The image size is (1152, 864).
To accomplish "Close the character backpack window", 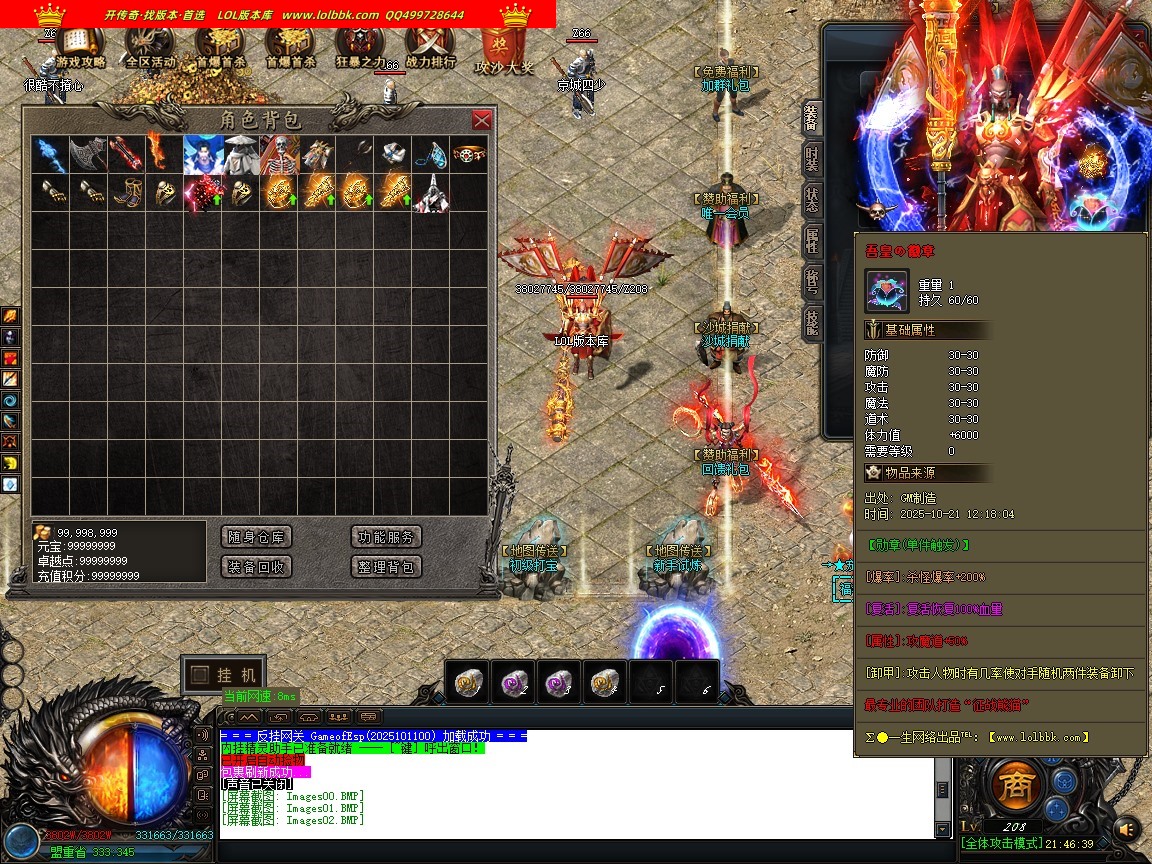I will [481, 120].
